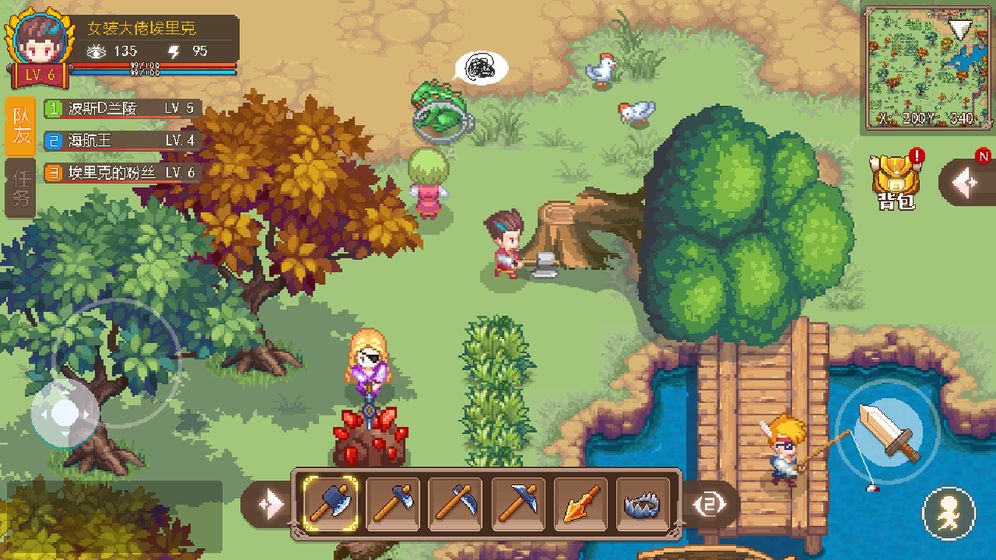
Task: Expand the side menu arrow below the minimap
Action: coord(967,182)
